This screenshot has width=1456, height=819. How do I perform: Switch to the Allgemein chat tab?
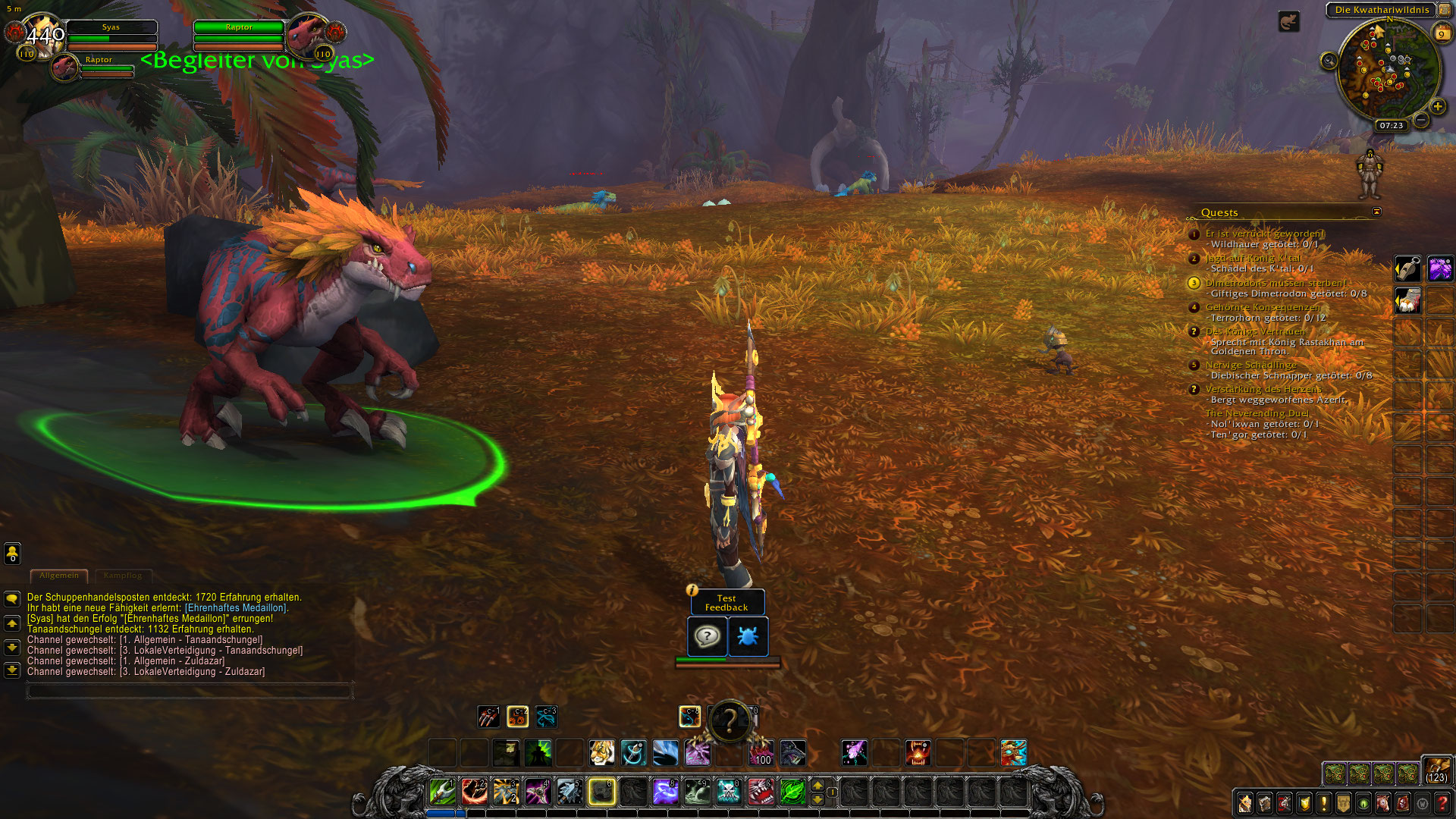(x=59, y=576)
